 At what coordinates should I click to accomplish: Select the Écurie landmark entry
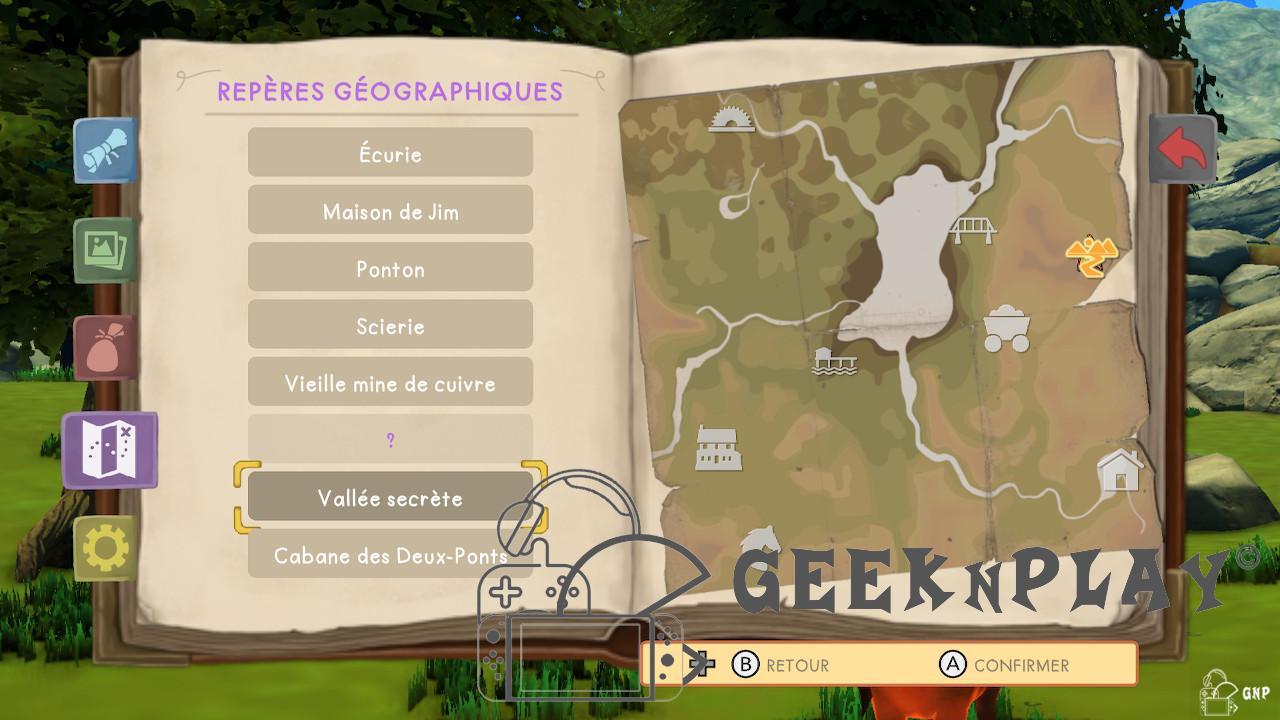(390, 154)
